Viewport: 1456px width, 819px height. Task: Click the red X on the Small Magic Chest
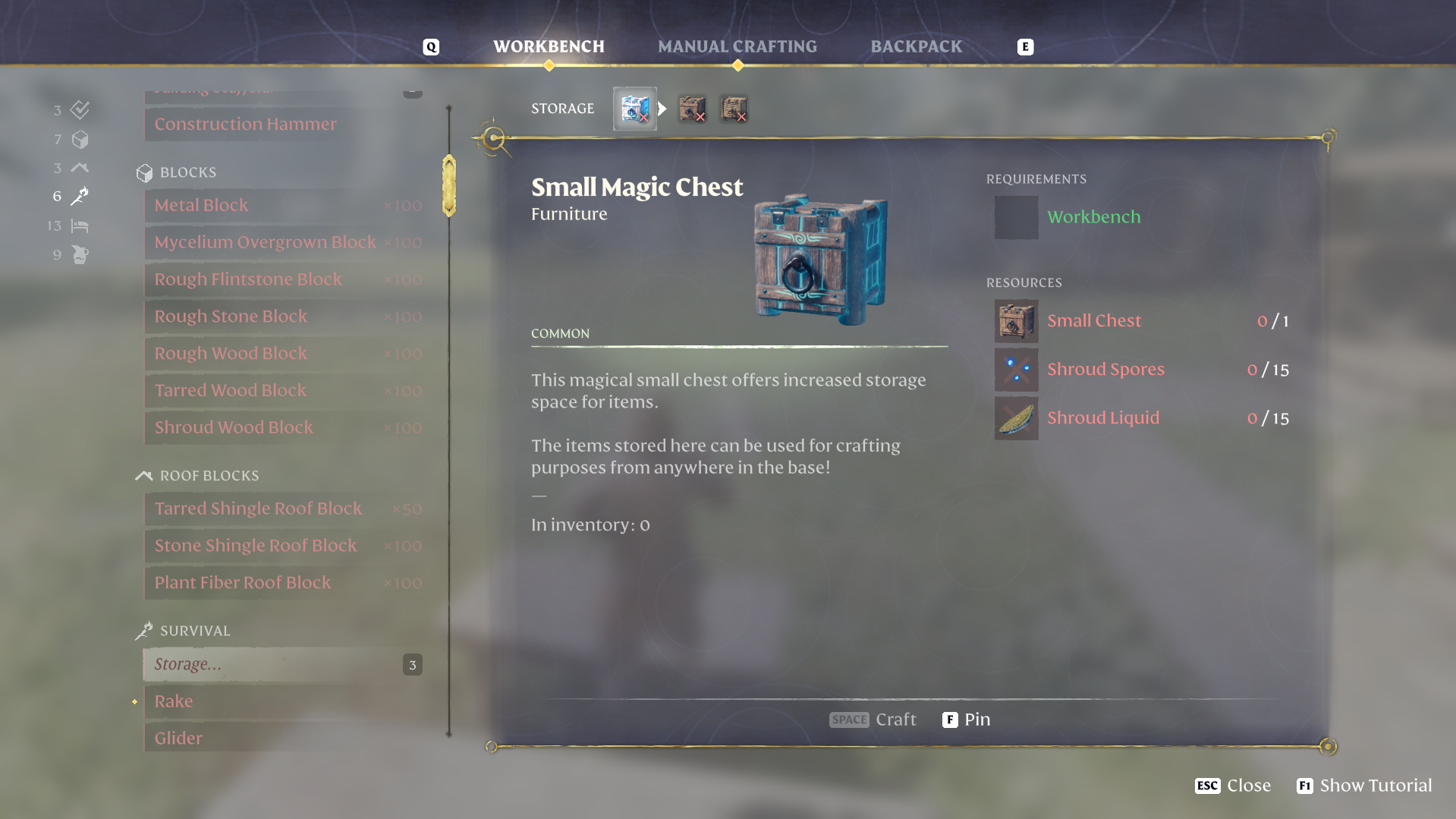tap(644, 118)
